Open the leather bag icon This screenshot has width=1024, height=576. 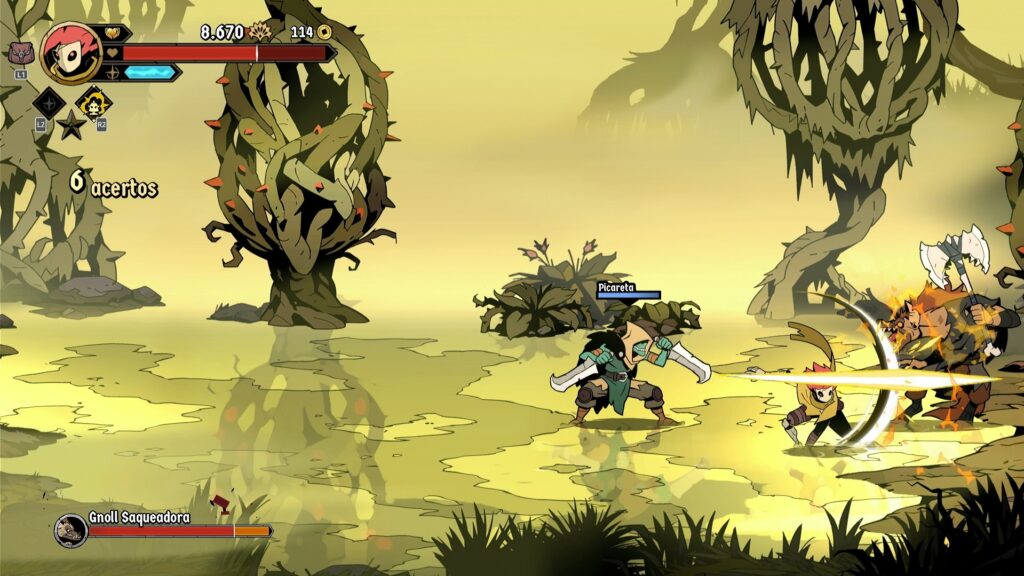[x=20, y=54]
